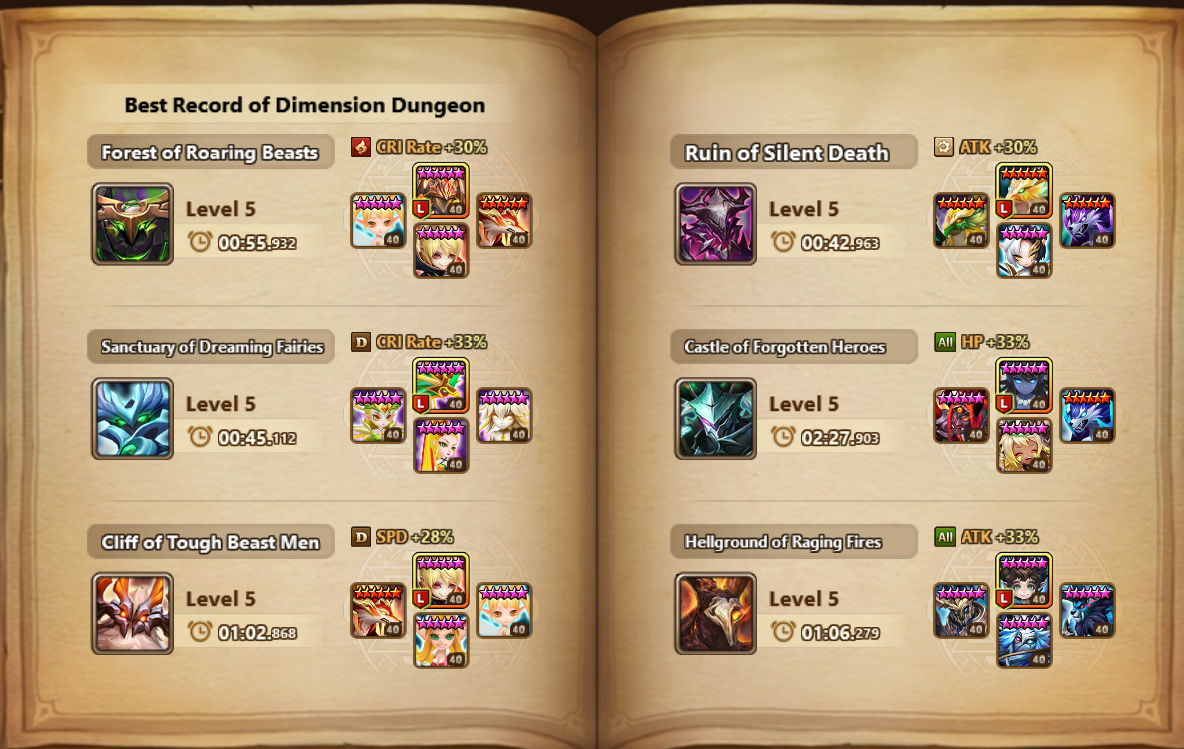This screenshot has width=1184, height=749.
Task: Inspect the leader monster in Ruin of Silent Death team
Action: click(1024, 192)
